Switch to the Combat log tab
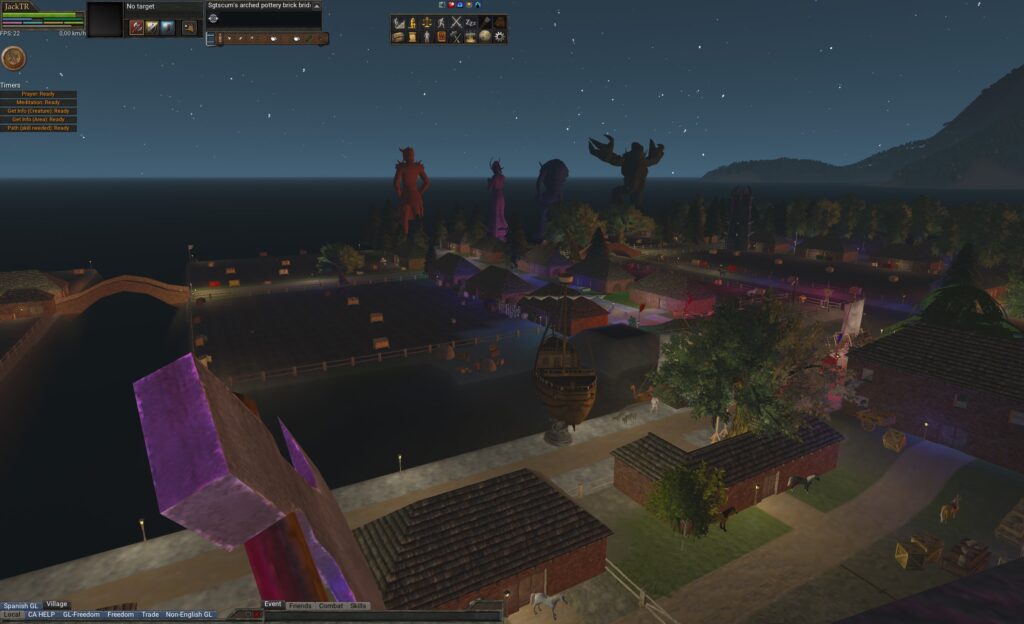This screenshot has width=1024, height=624. tap(331, 606)
